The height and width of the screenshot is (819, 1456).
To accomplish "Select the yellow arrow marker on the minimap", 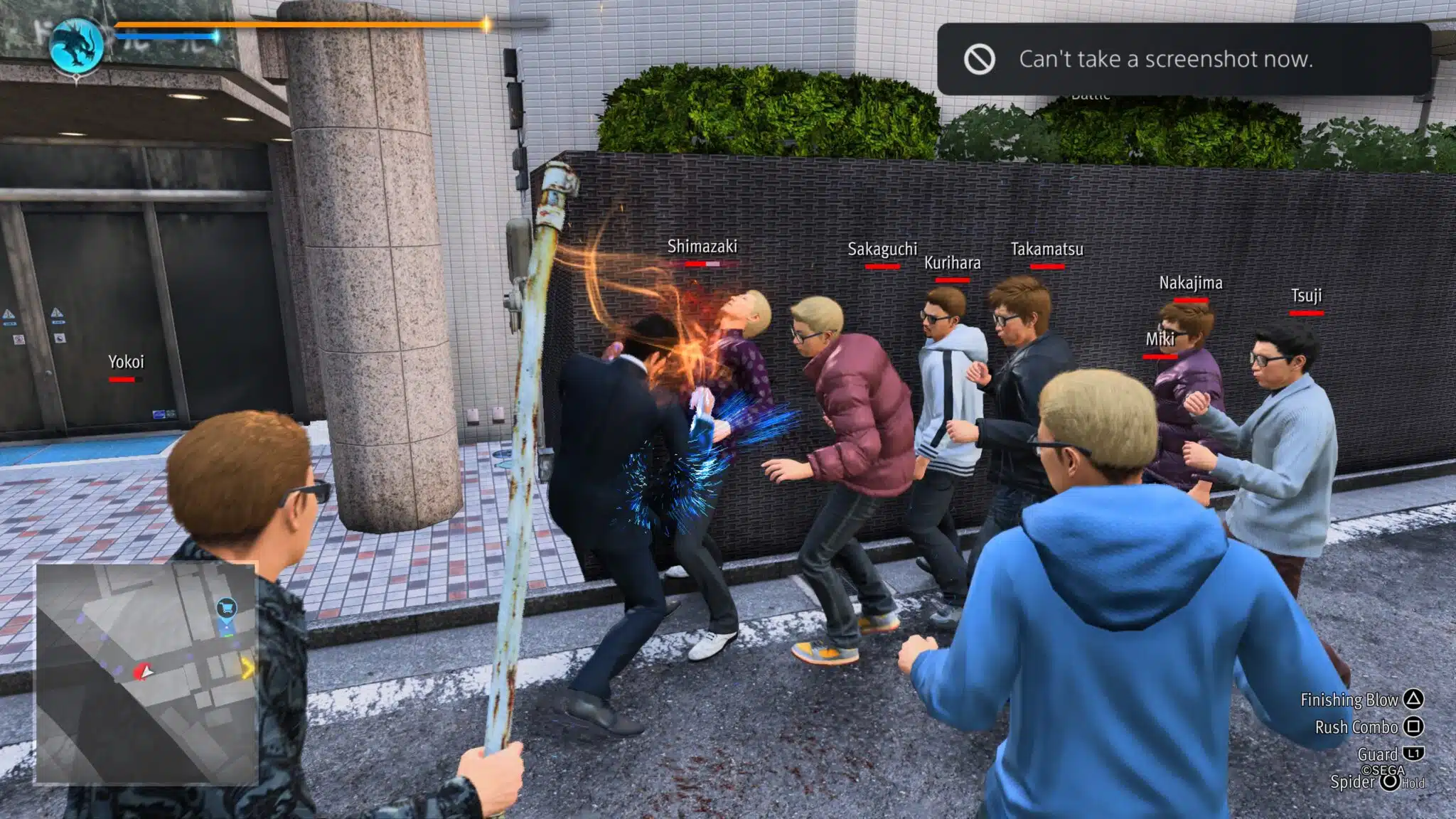I will point(247,668).
